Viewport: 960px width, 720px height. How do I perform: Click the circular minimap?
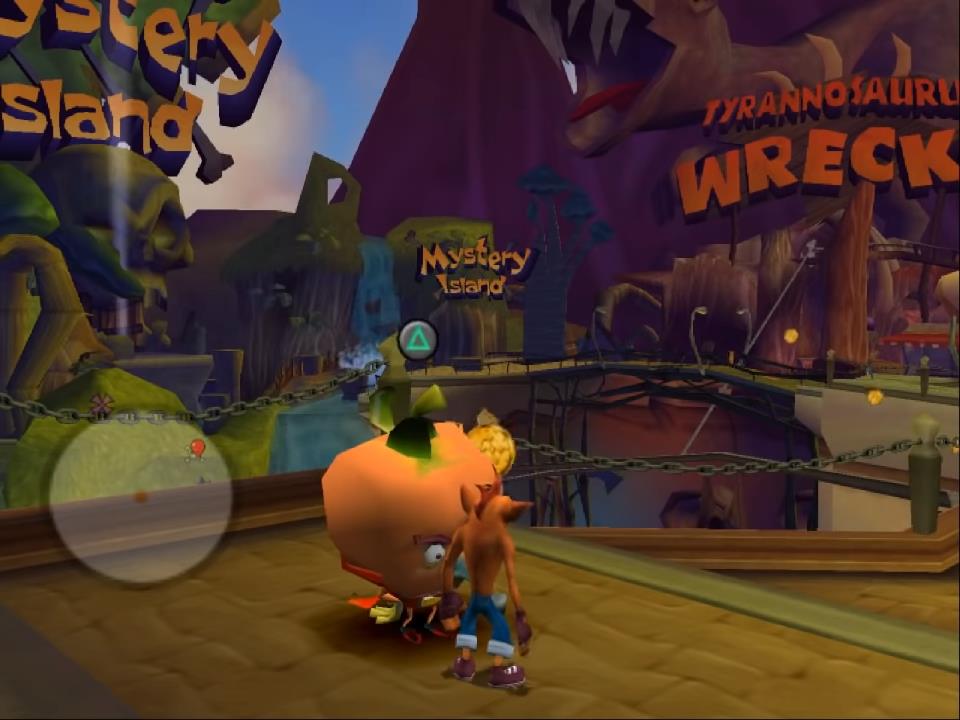pyautogui.click(x=140, y=497)
